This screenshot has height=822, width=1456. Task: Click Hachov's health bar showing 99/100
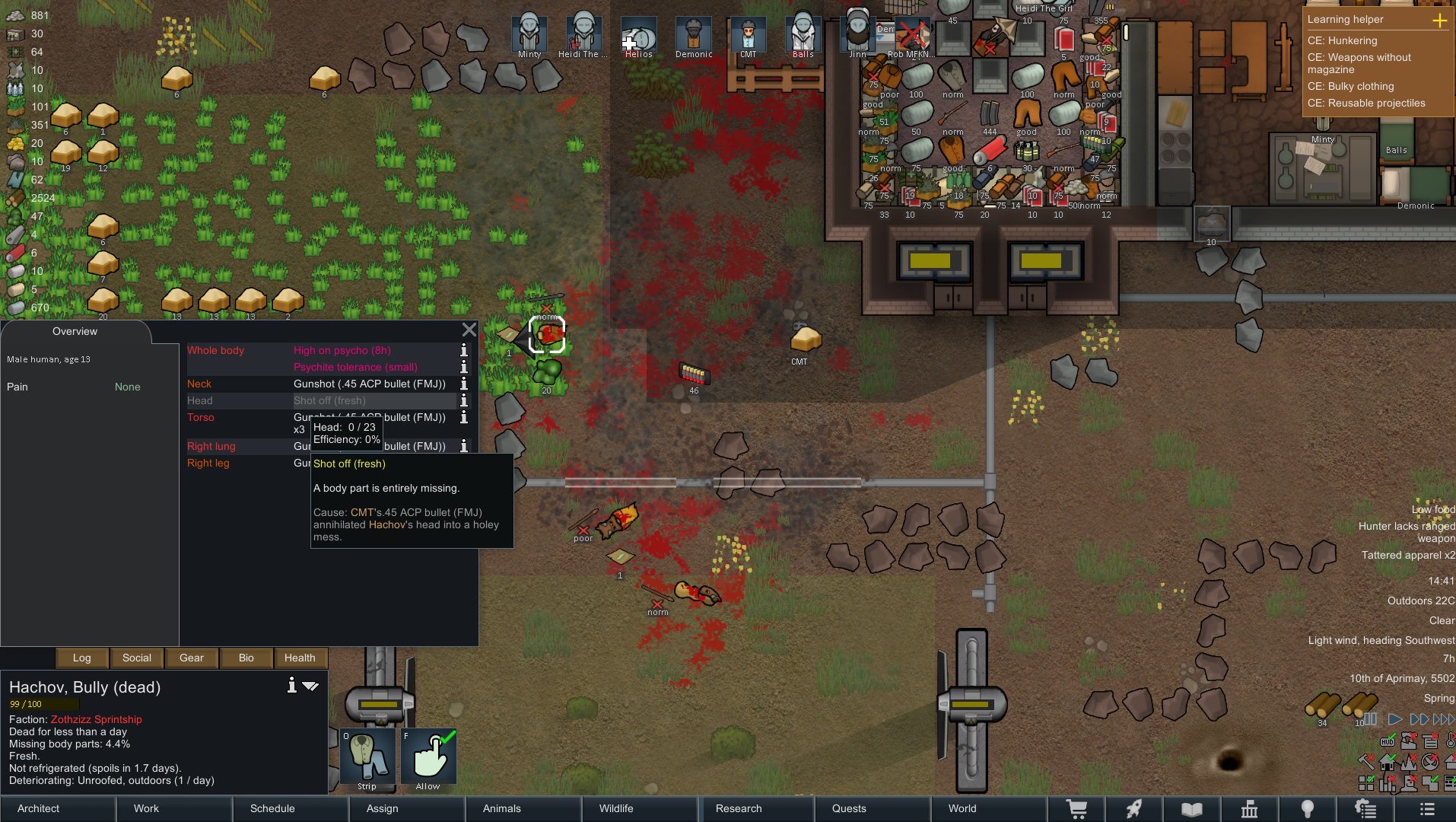[43, 704]
